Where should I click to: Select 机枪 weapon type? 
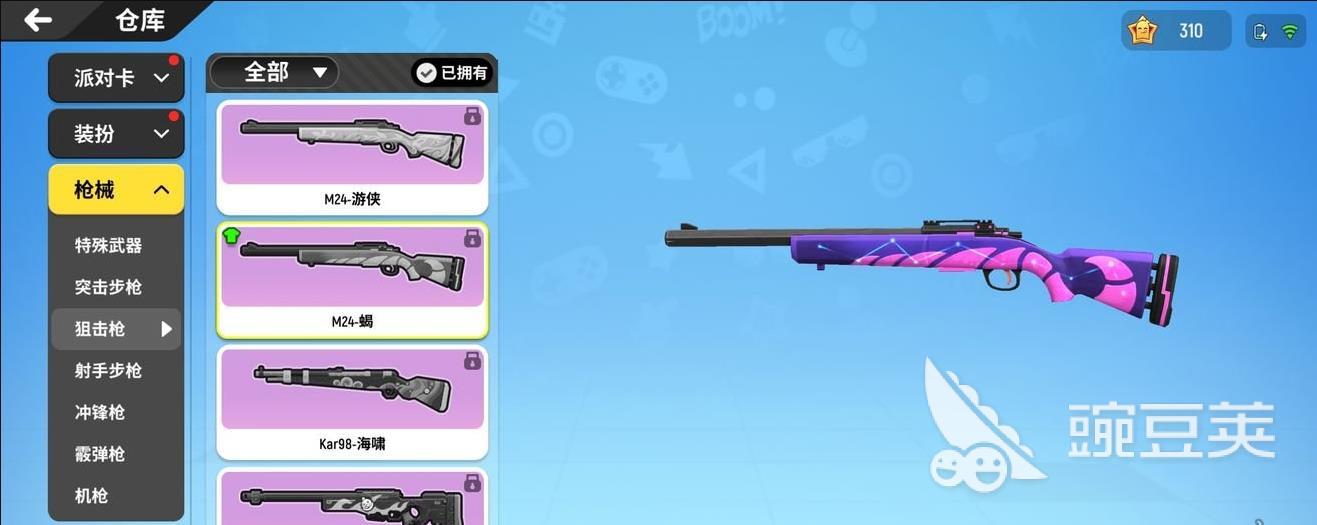pyautogui.click(x=92, y=496)
